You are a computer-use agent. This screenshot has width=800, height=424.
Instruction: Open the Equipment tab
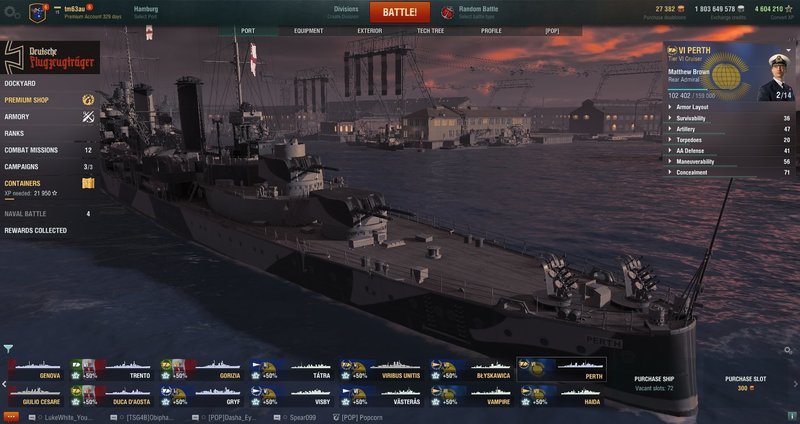click(x=308, y=31)
